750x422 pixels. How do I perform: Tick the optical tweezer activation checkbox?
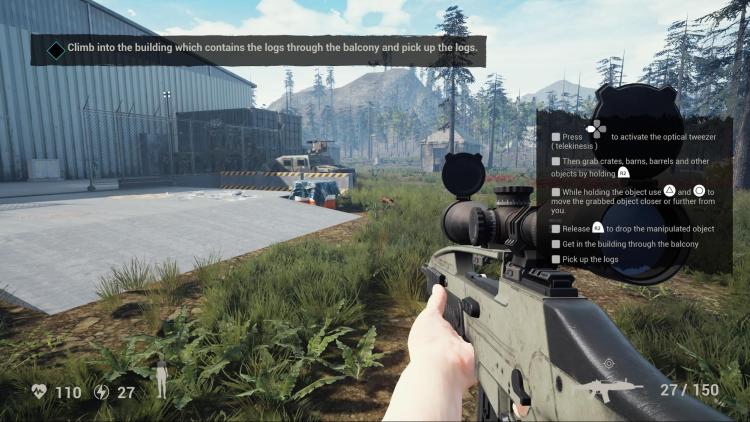[x=556, y=137]
